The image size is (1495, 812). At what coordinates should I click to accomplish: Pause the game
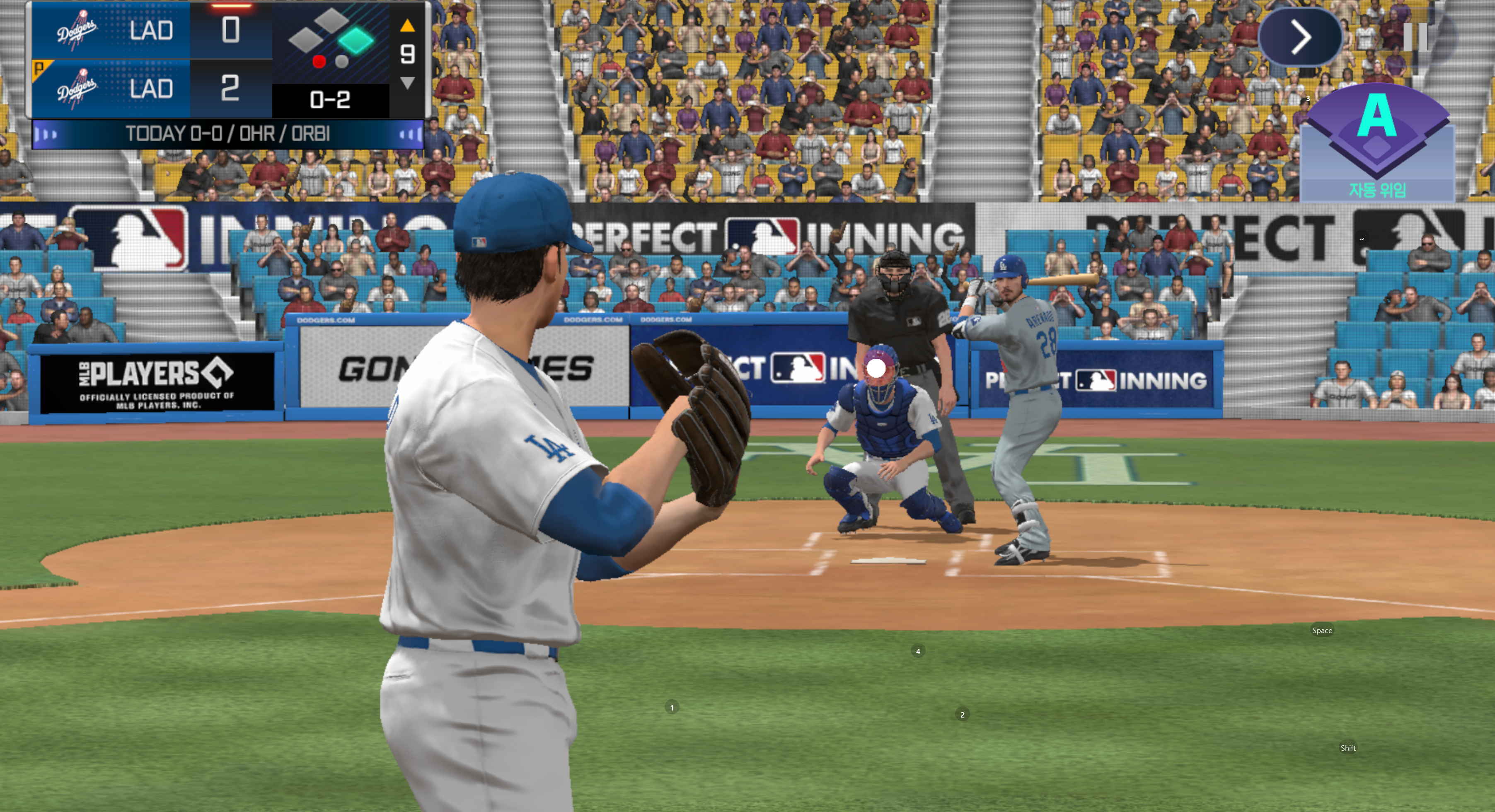point(1415,37)
